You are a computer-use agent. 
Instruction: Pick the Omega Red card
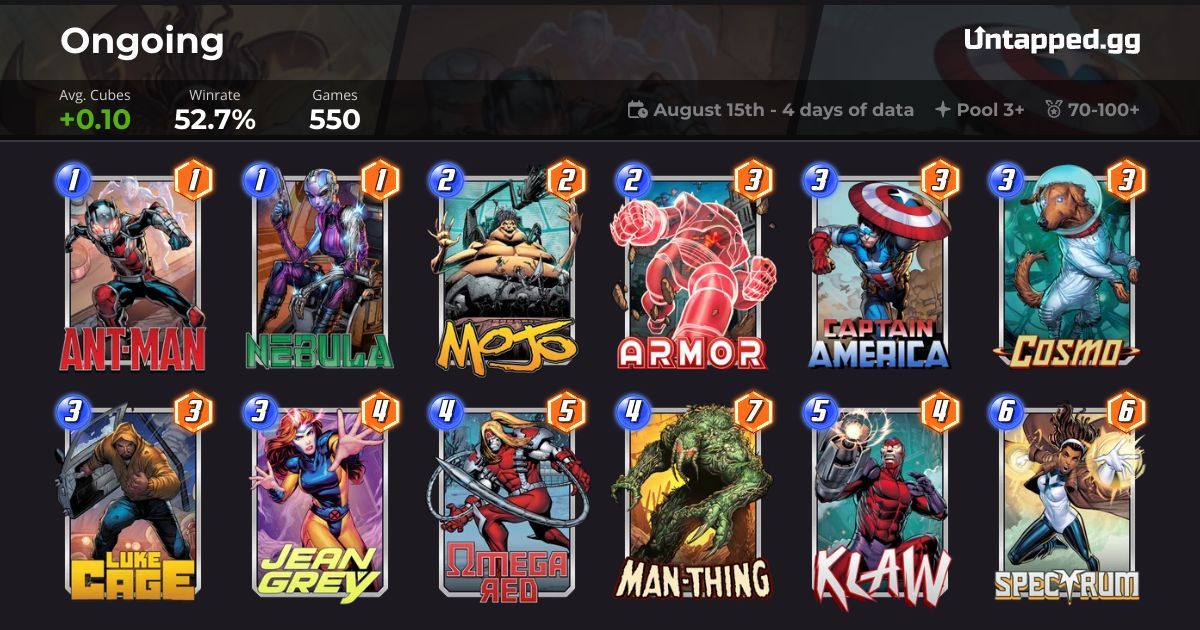click(x=506, y=502)
